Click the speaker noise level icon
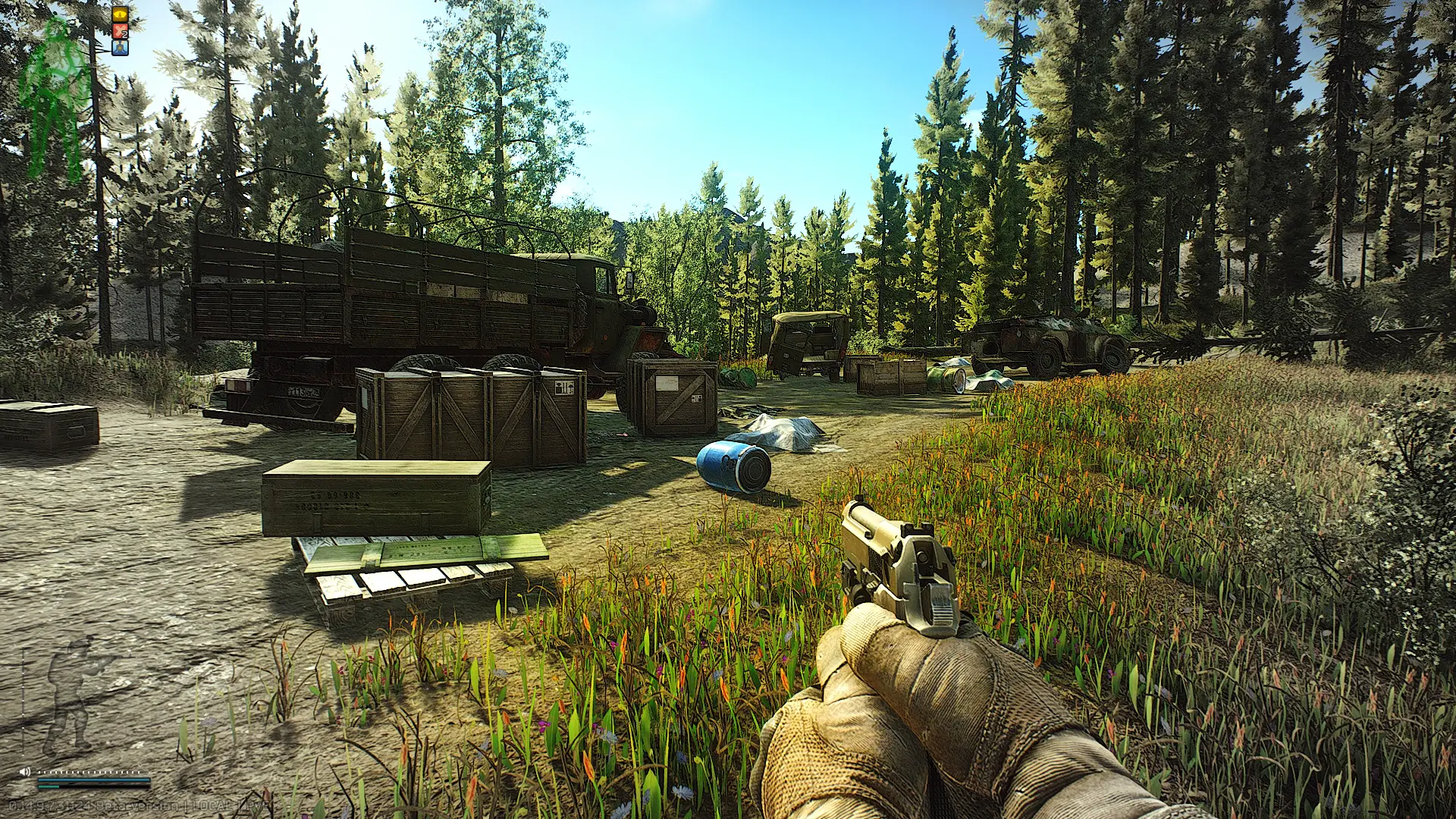Image resolution: width=1456 pixels, height=819 pixels. 24,771
